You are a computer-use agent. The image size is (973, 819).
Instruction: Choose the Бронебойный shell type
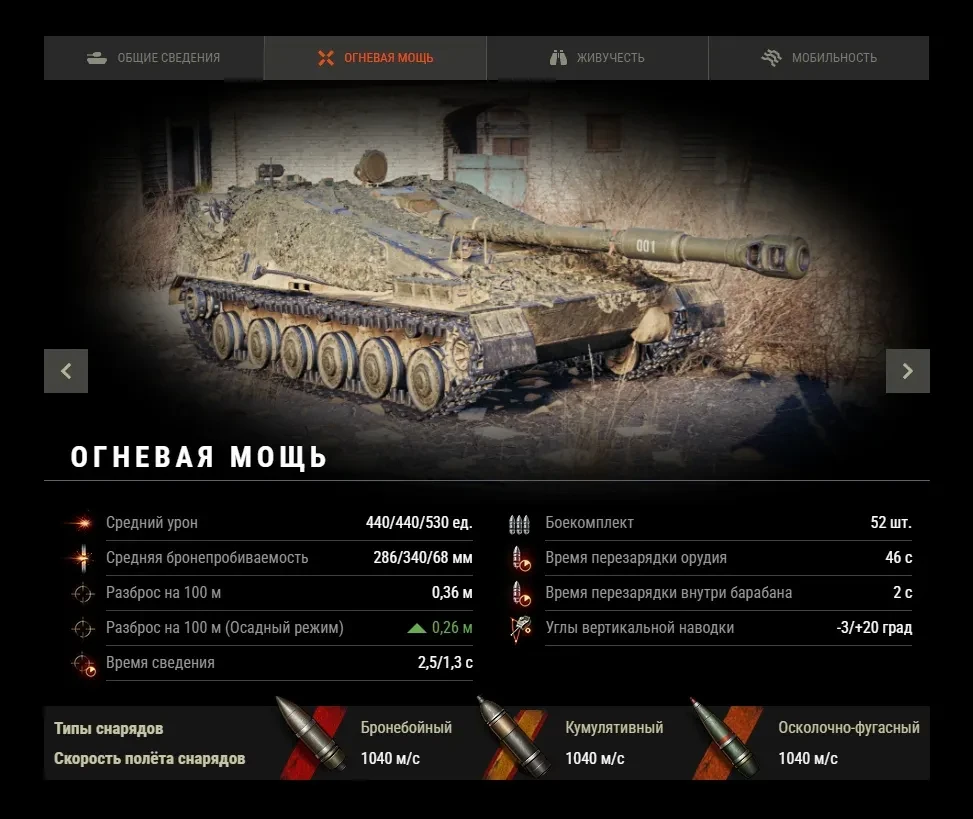tap(313, 740)
